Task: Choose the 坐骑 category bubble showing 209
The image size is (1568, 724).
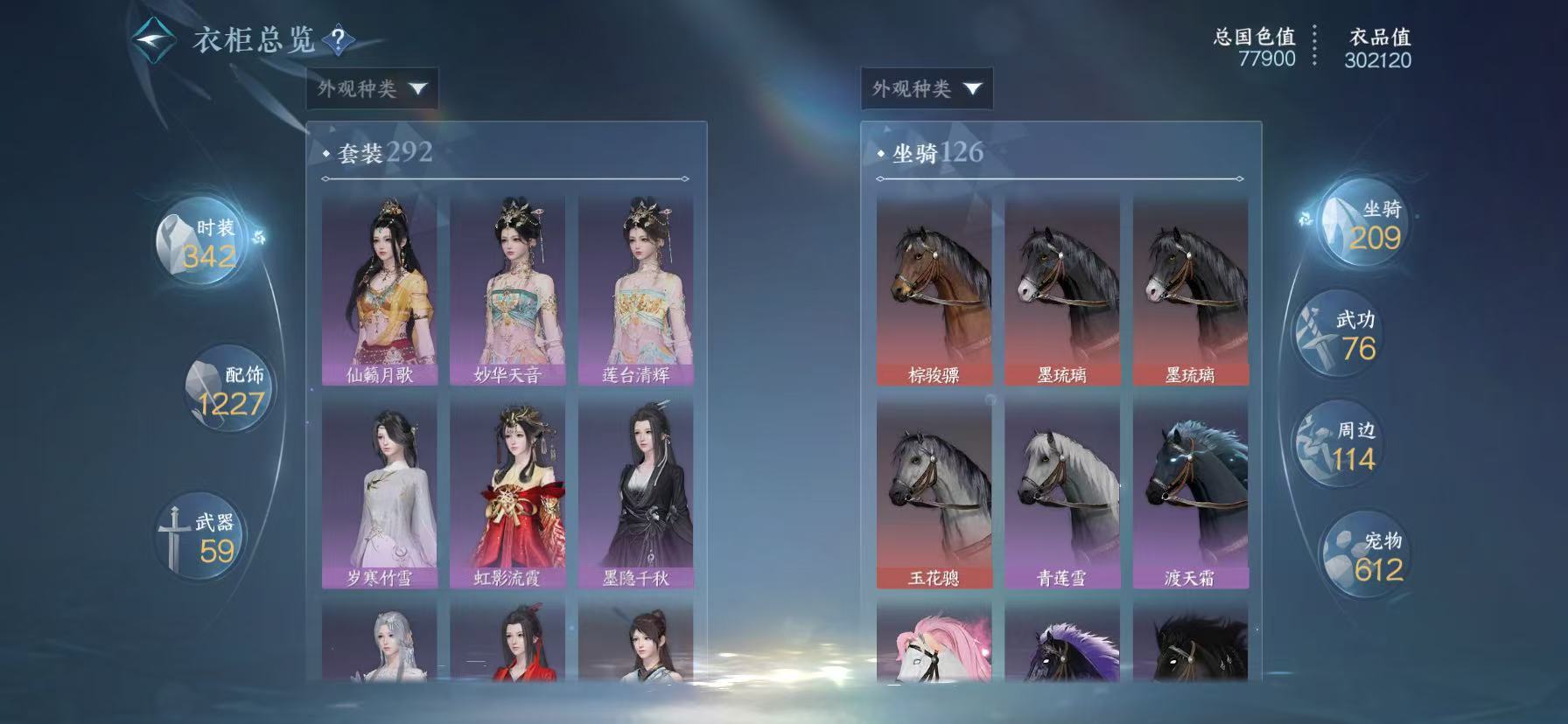Action: click(x=1363, y=224)
